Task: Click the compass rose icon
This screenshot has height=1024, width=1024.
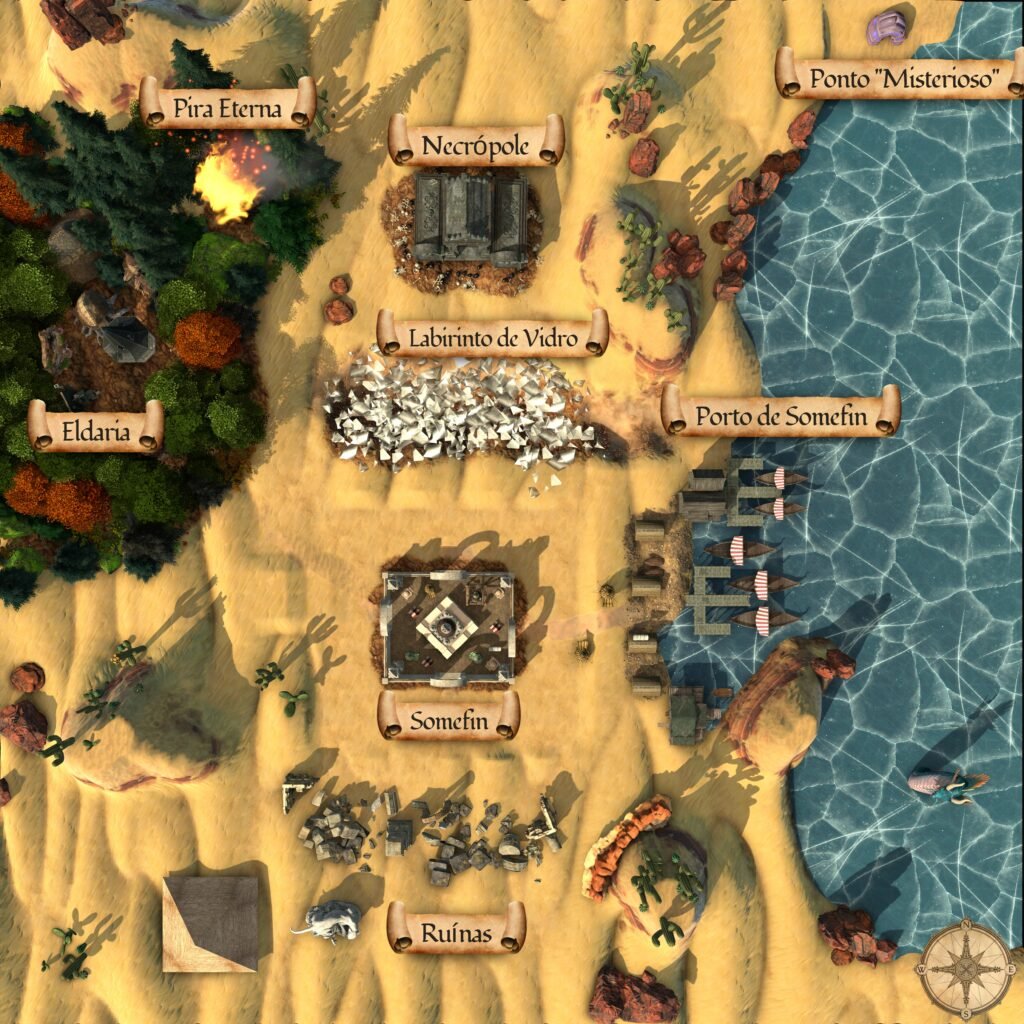Action: [966, 968]
